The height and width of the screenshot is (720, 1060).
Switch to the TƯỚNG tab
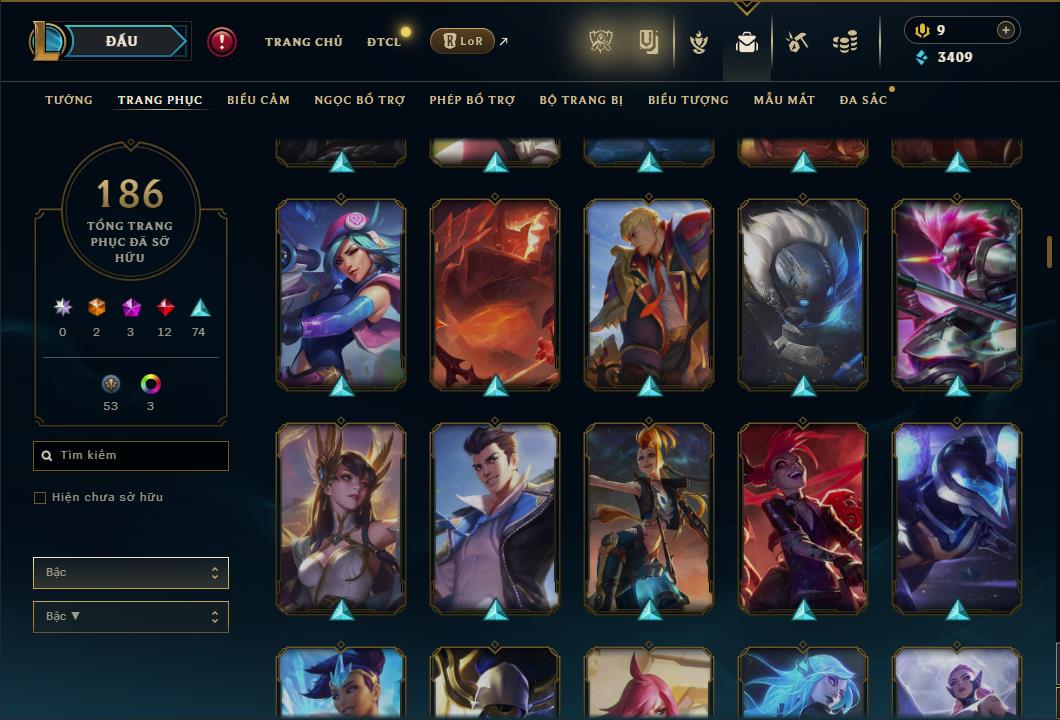point(69,100)
